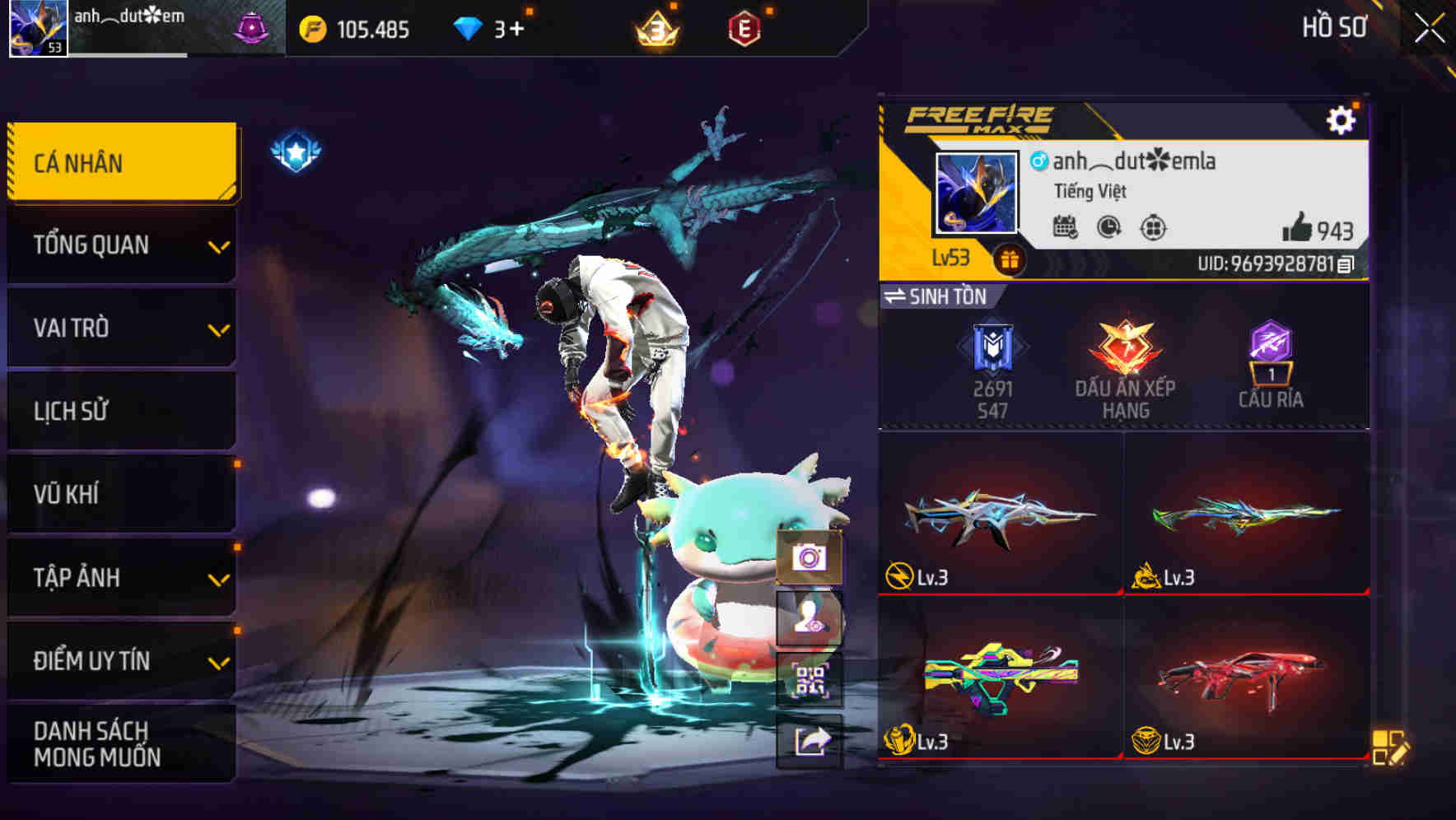Click the share arrow icon
This screenshot has height=820, width=1456.
point(811,743)
